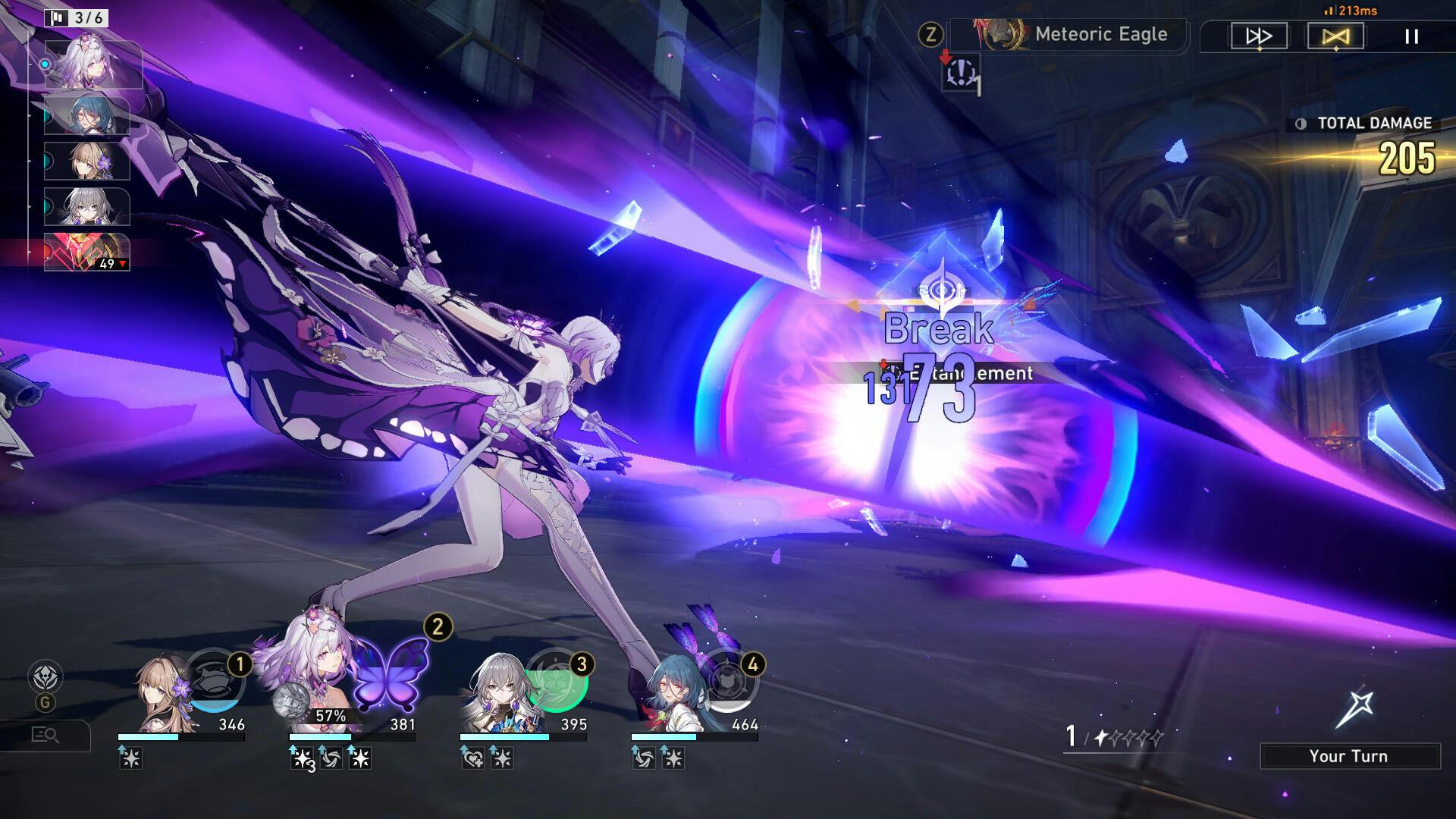This screenshot has width=1456, height=819.
Task: Pause the battle
Action: click(x=1411, y=36)
